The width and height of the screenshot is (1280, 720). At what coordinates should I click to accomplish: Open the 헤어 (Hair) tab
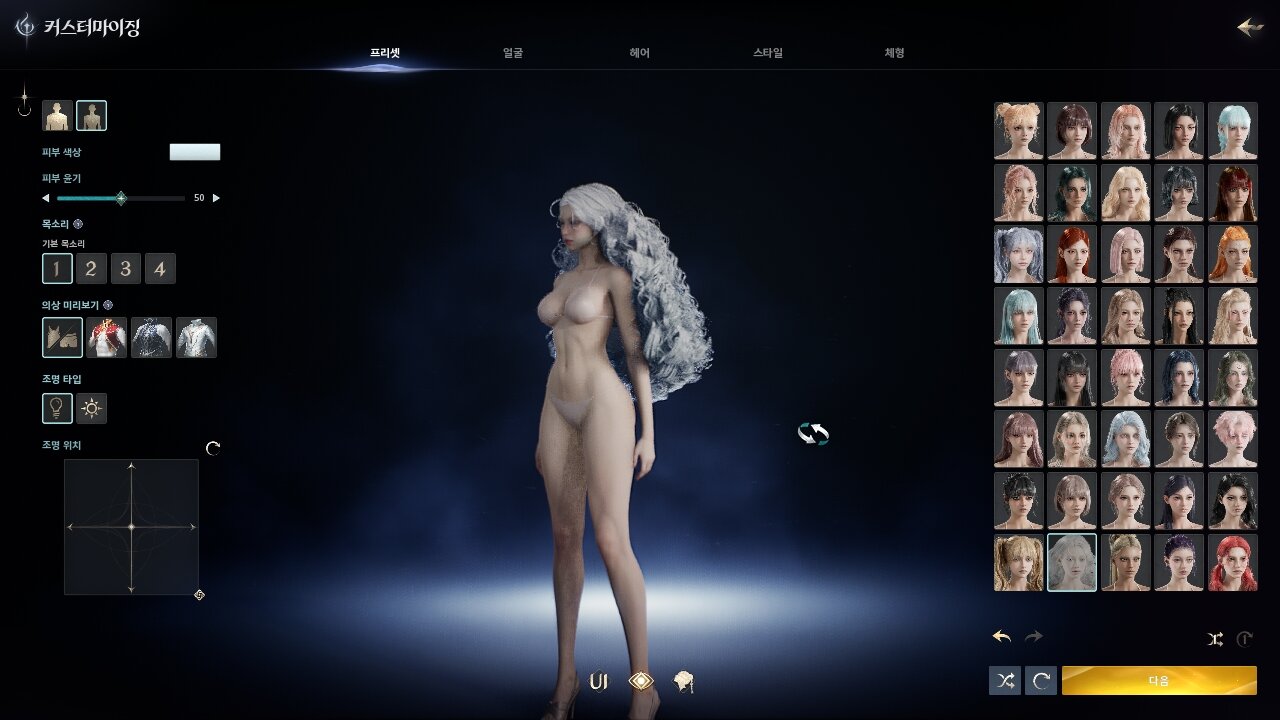tap(640, 53)
